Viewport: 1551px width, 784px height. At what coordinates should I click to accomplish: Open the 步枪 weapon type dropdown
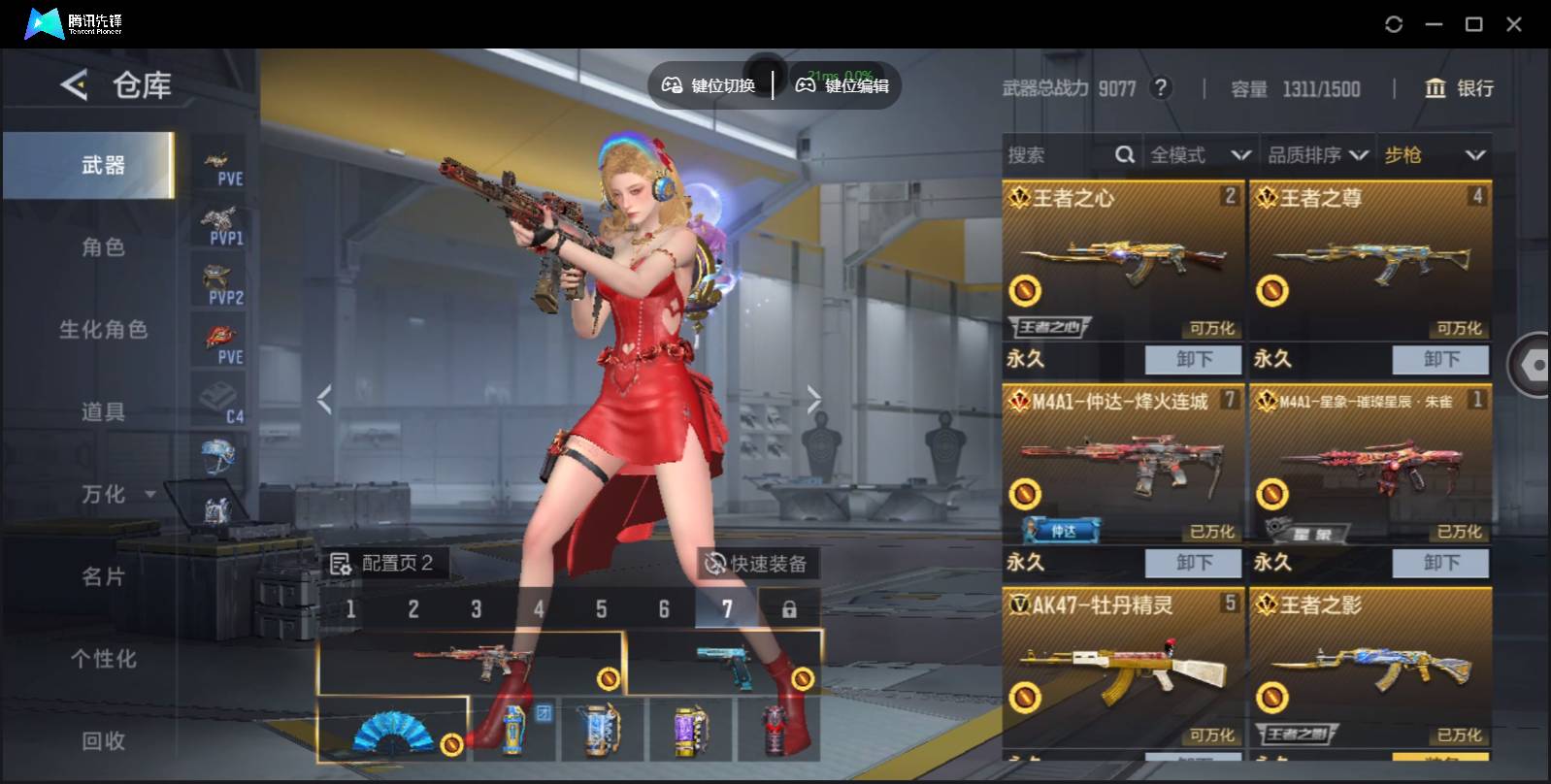click(x=1435, y=155)
